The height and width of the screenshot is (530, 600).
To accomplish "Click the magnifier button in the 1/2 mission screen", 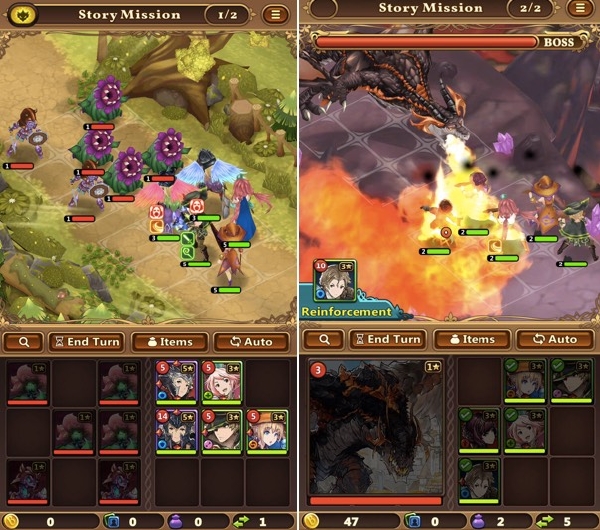I will tap(23, 341).
